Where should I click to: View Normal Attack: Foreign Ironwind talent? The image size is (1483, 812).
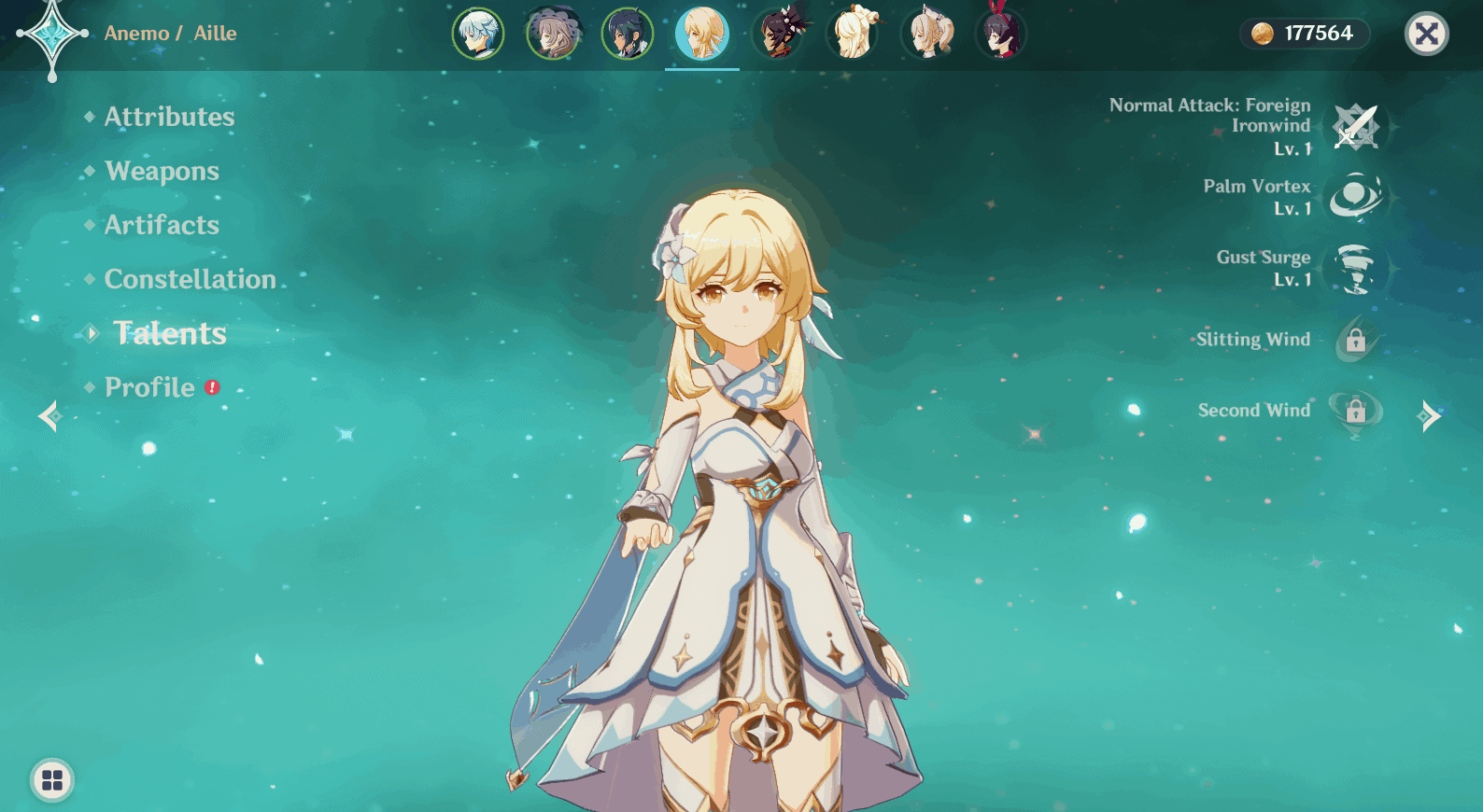coord(1355,127)
